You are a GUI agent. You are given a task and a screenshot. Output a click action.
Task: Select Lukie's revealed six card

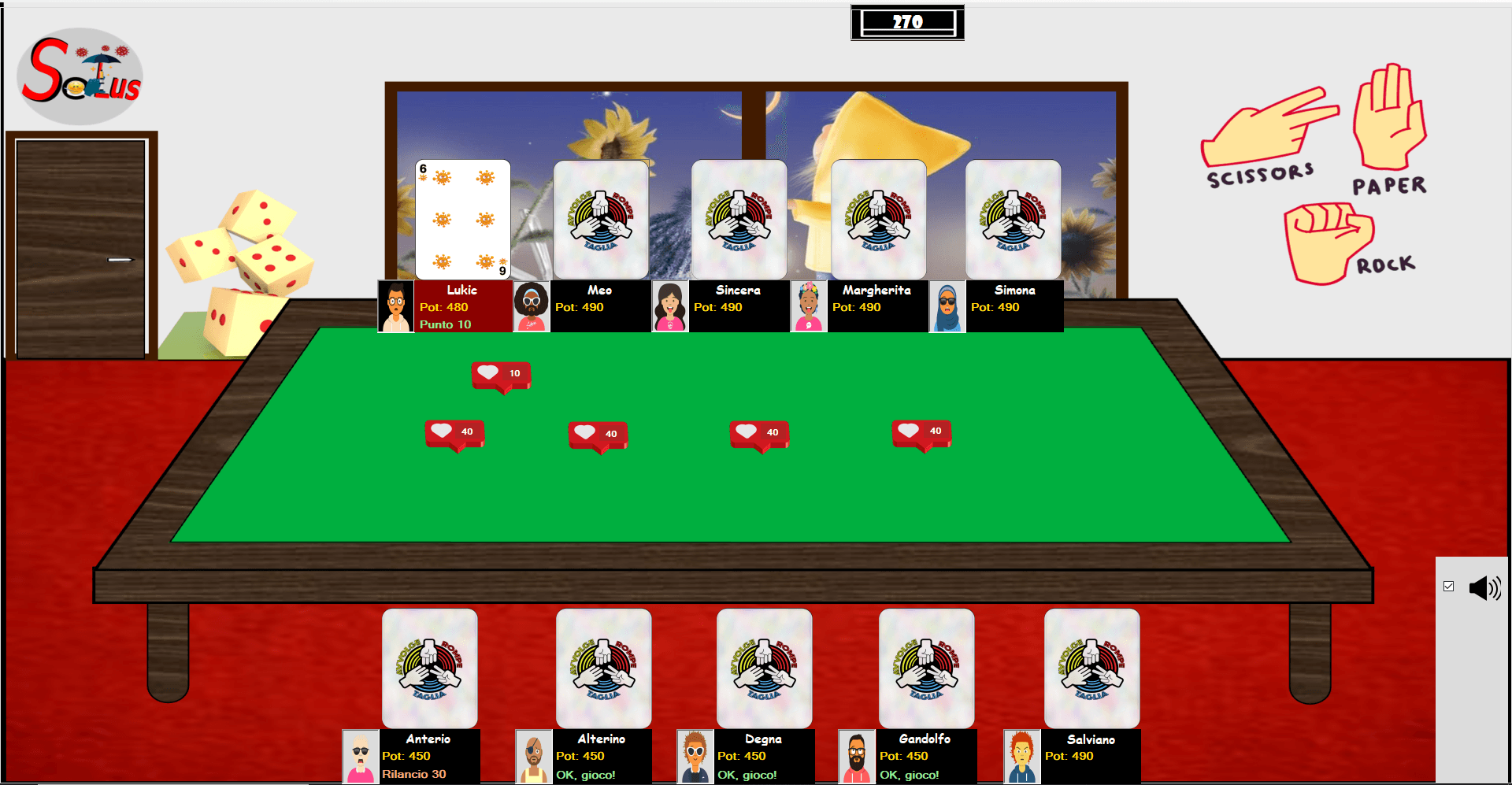461,219
